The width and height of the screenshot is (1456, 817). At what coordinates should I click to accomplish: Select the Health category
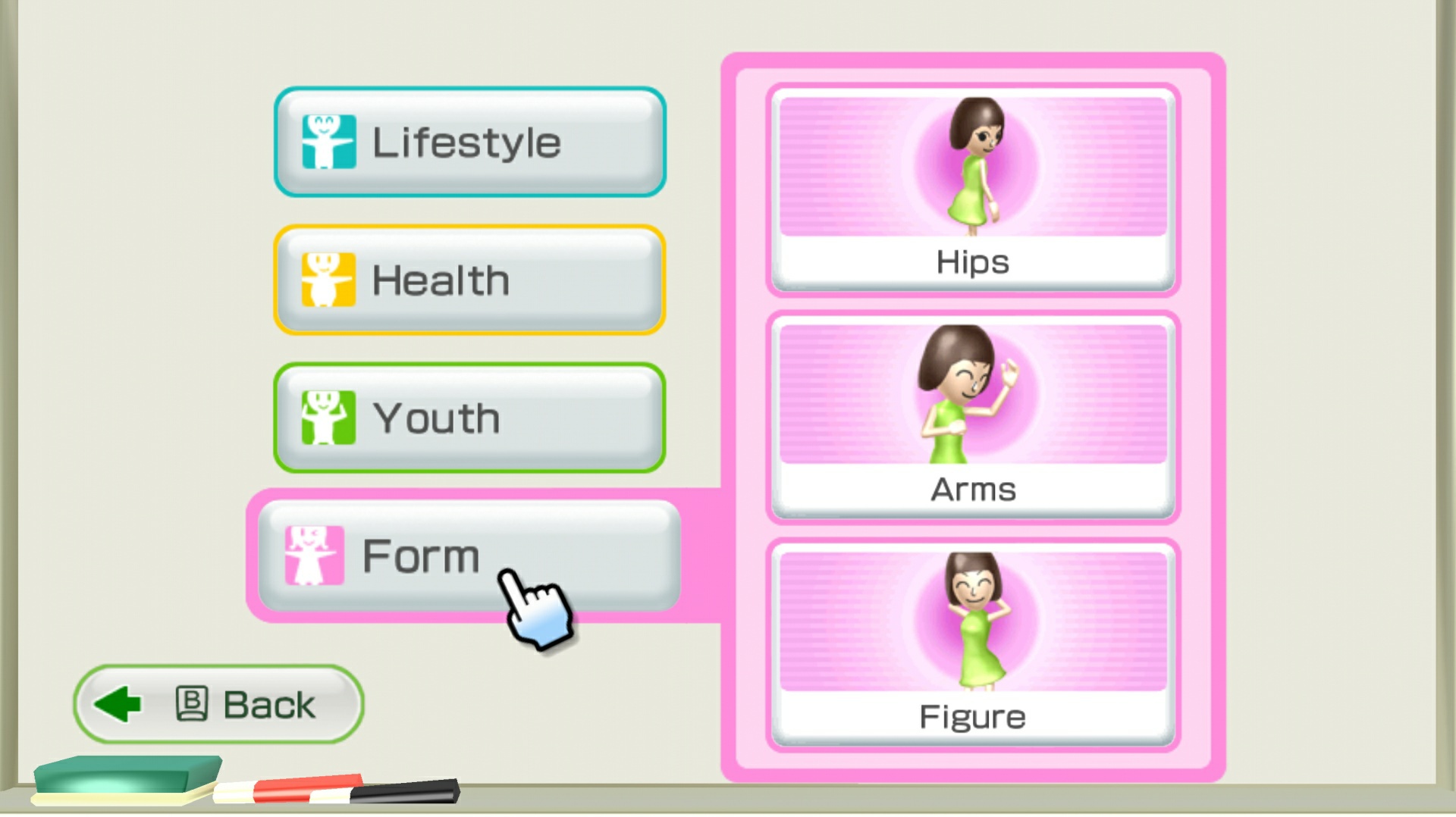tap(469, 279)
